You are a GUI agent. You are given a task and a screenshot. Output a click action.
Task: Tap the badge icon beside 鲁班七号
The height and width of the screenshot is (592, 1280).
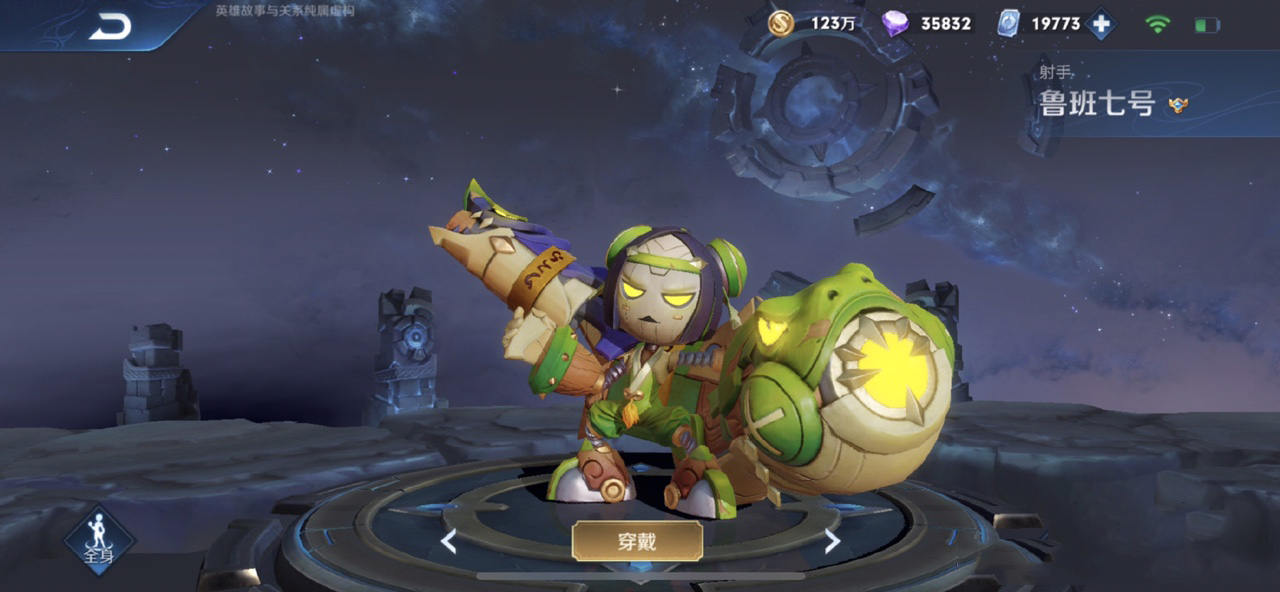[1178, 105]
